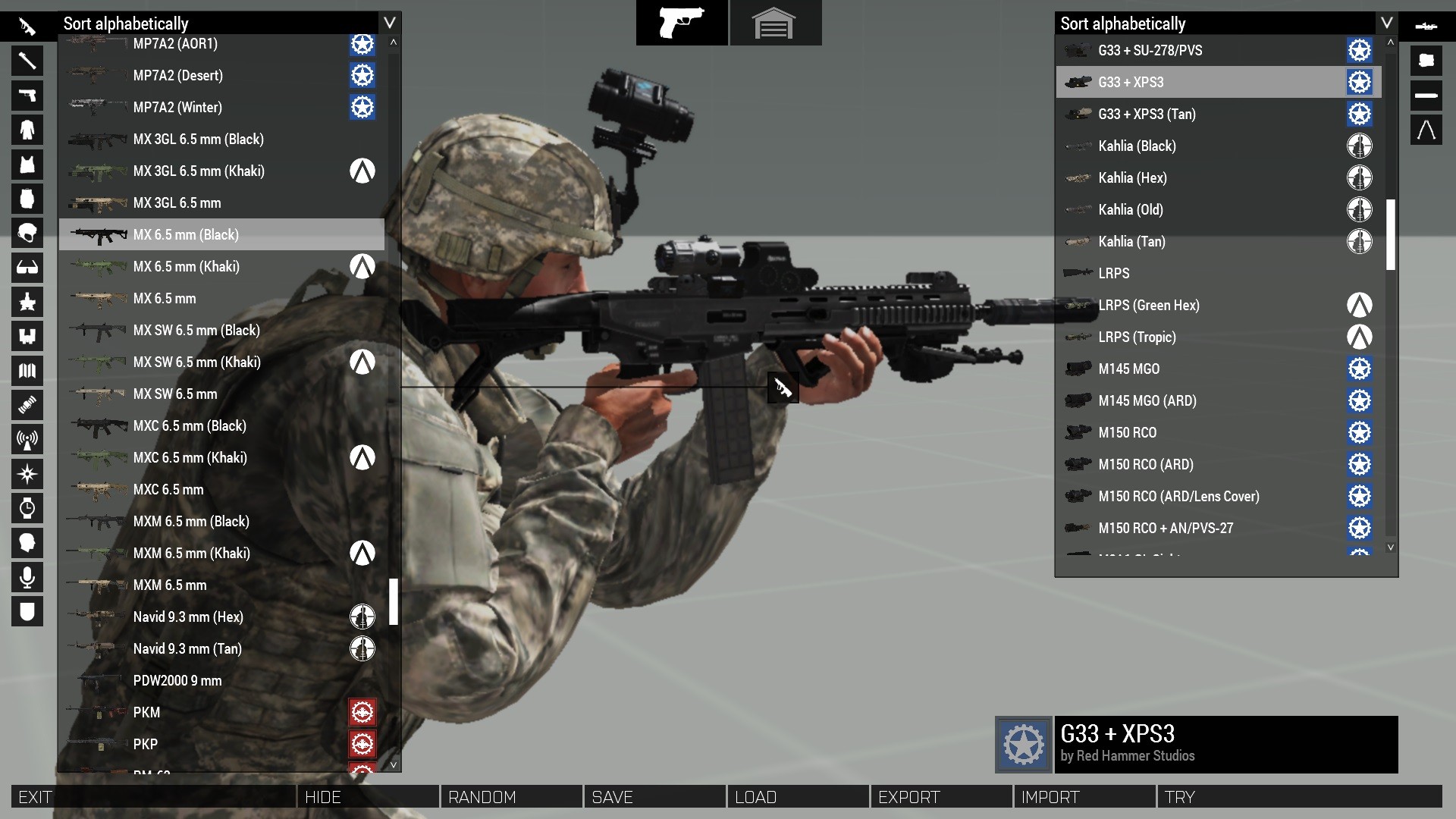The width and height of the screenshot is (1456, 819).
Task: Import a loadout via IMPORT
Action: 1085,797
